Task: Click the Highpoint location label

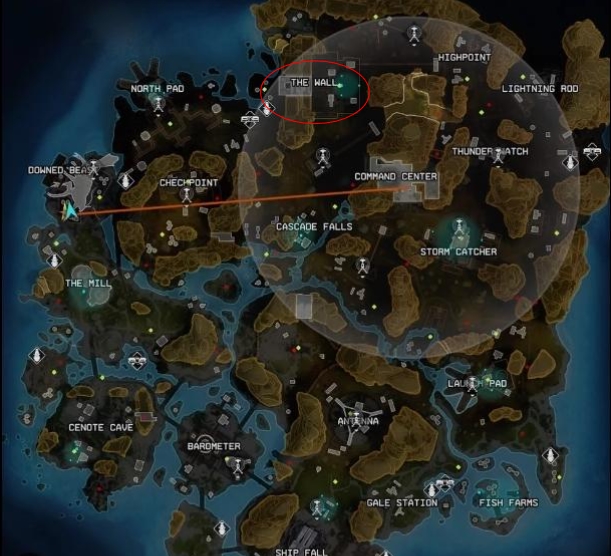Action: click(464, 59)
